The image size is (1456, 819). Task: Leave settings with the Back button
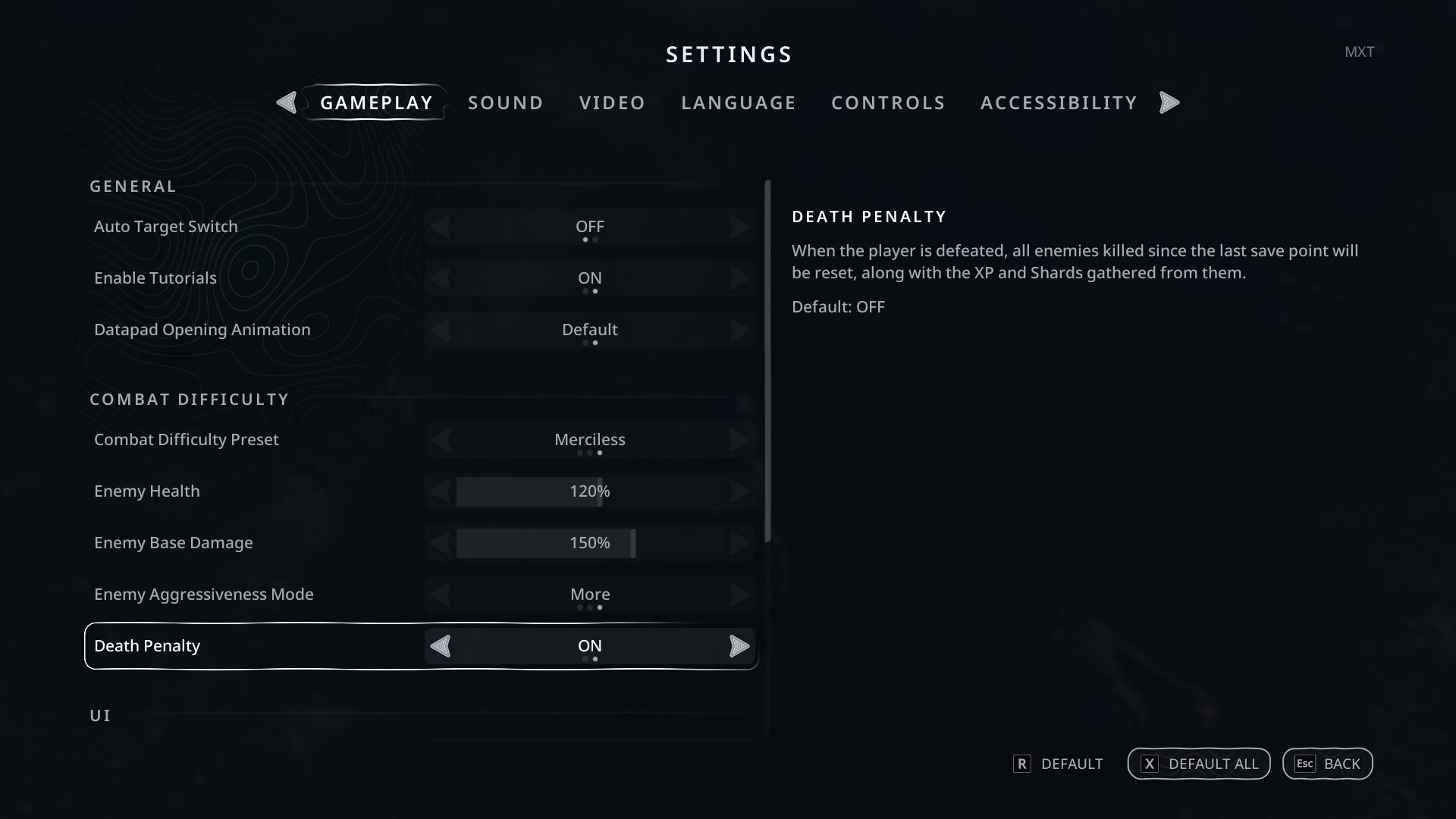click(x=1327, y=764)
